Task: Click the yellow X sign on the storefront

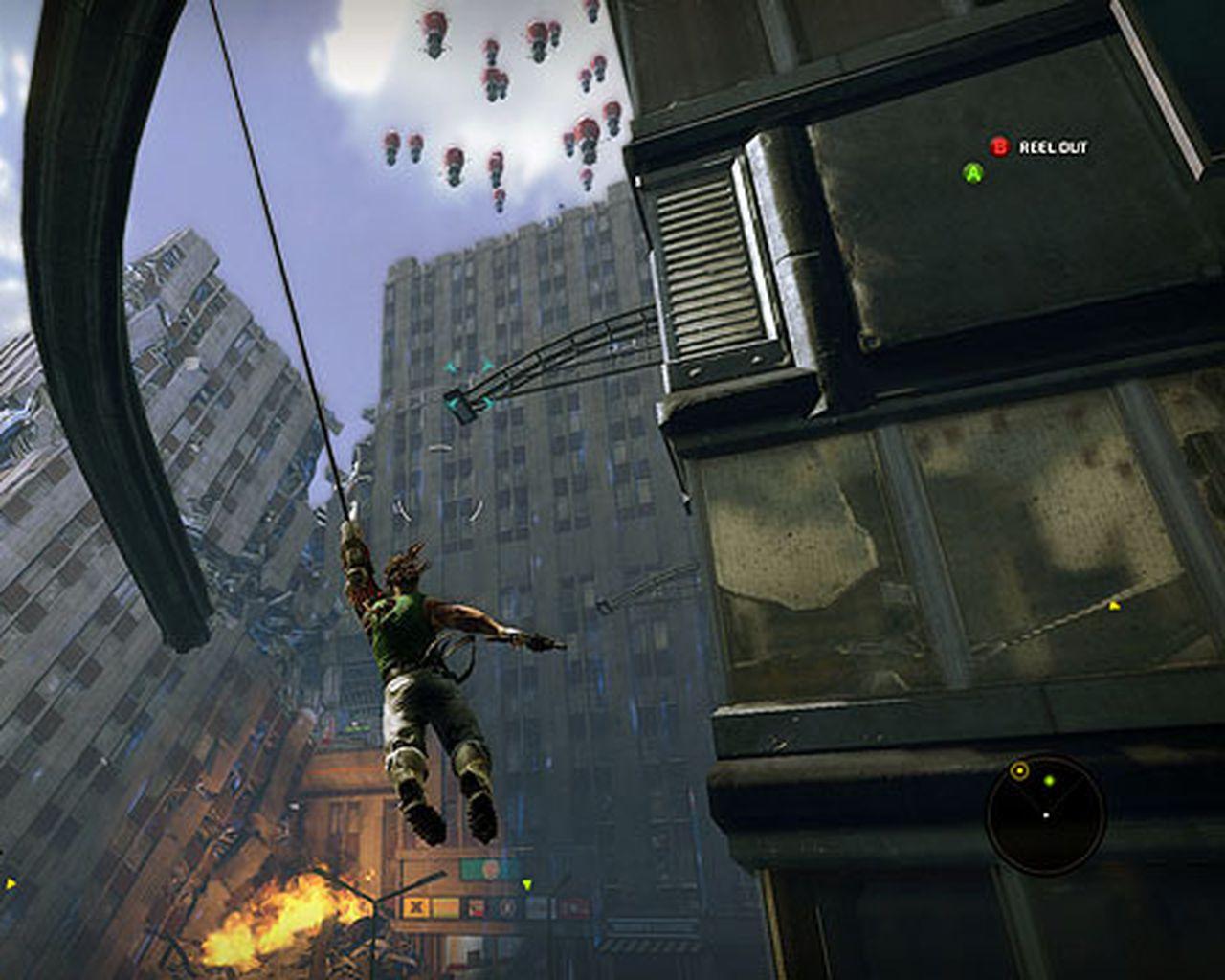Action: point(414,906)
